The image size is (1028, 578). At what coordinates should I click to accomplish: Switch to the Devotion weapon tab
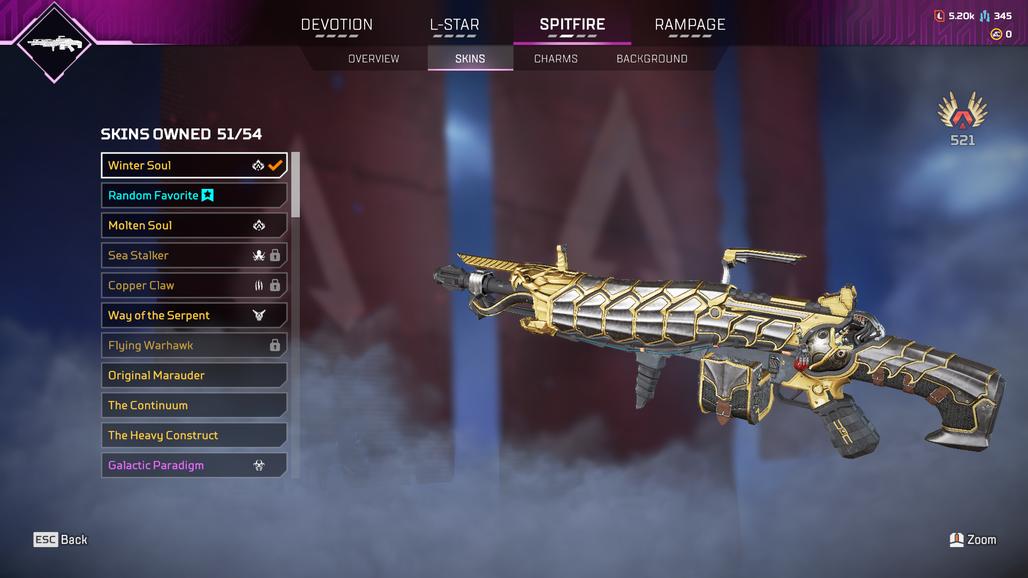[337, 25]
